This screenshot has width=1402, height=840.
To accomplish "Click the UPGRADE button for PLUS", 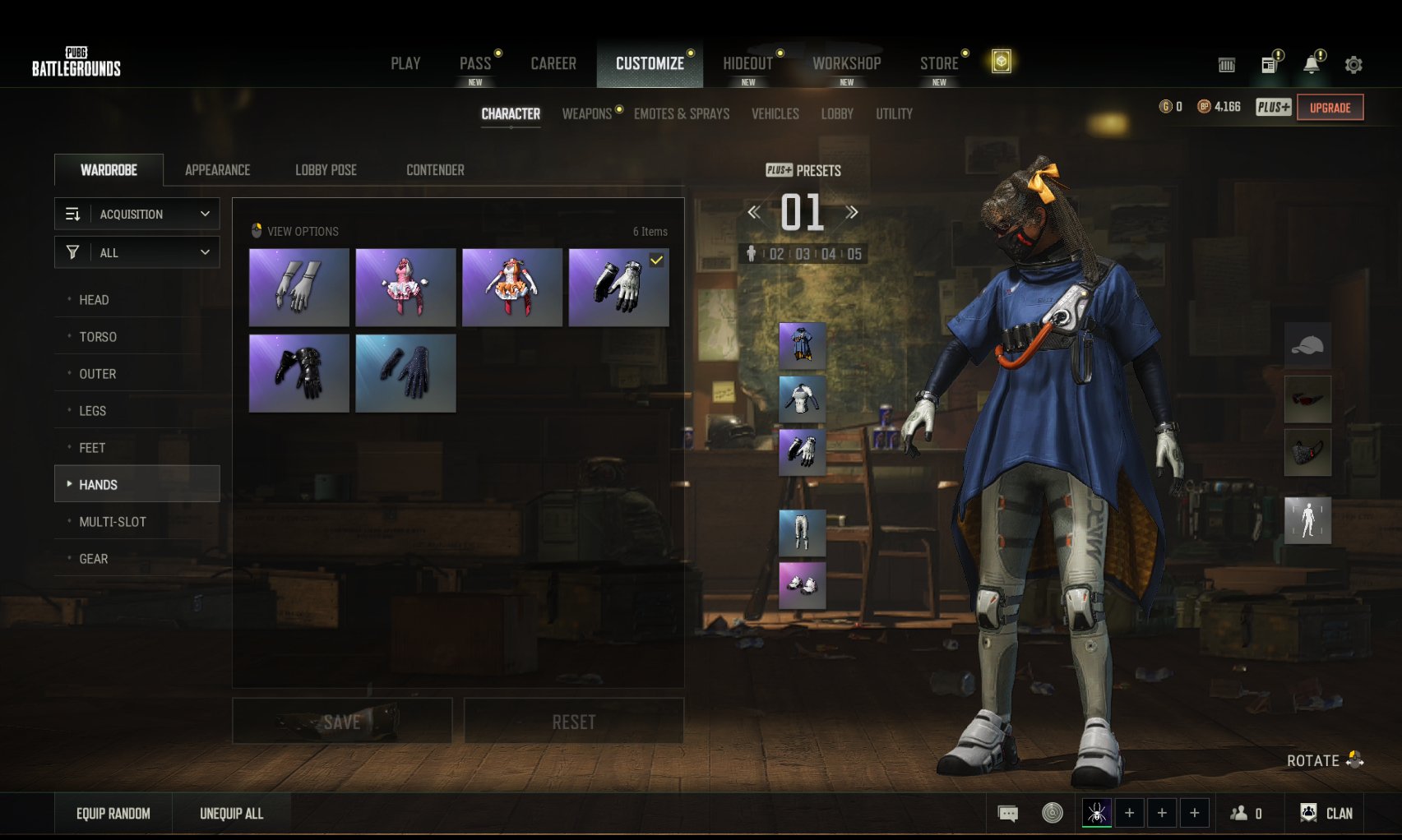I will [1330, 108].
